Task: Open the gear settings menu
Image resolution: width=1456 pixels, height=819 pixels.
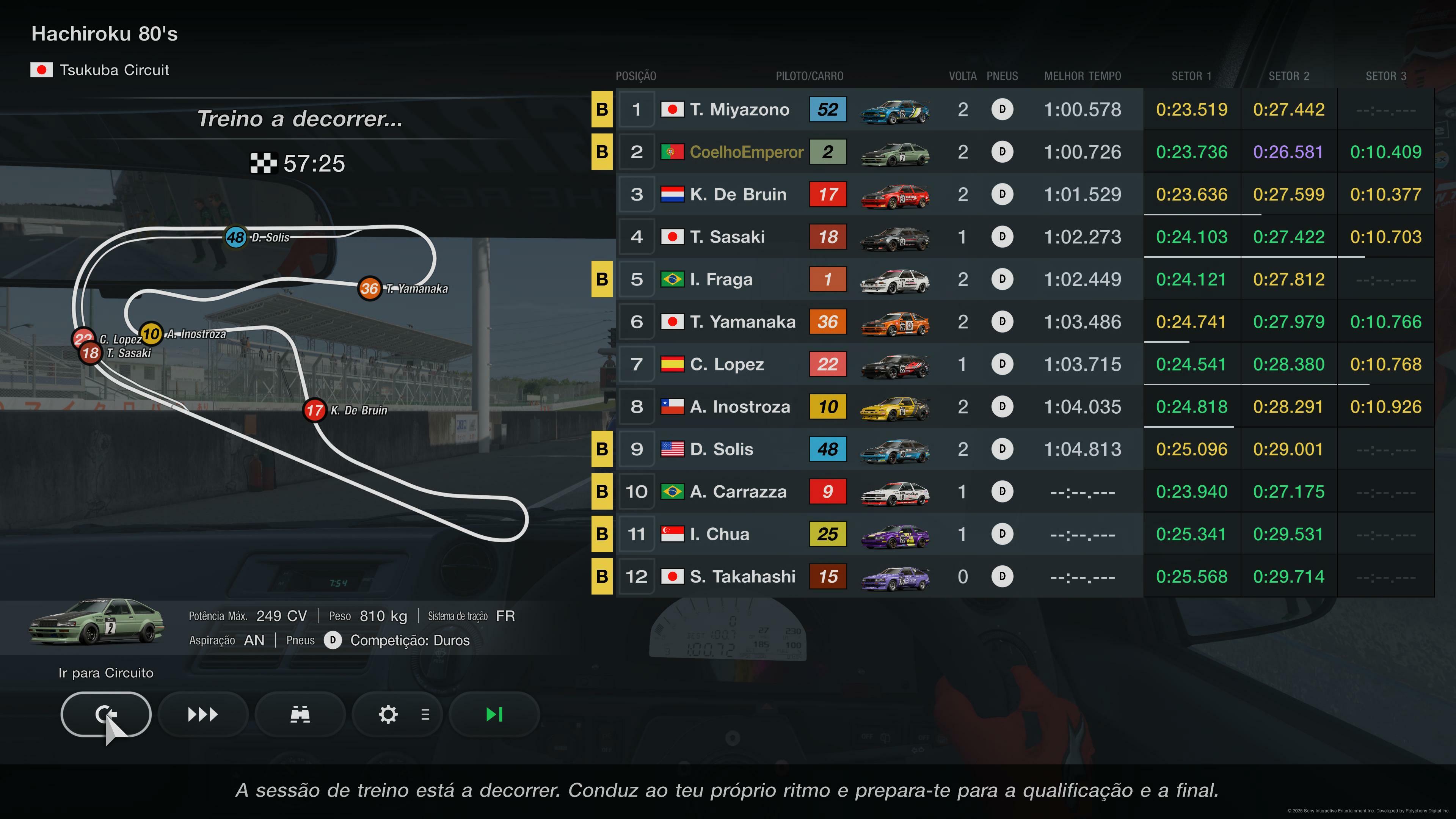Action: 397,714
